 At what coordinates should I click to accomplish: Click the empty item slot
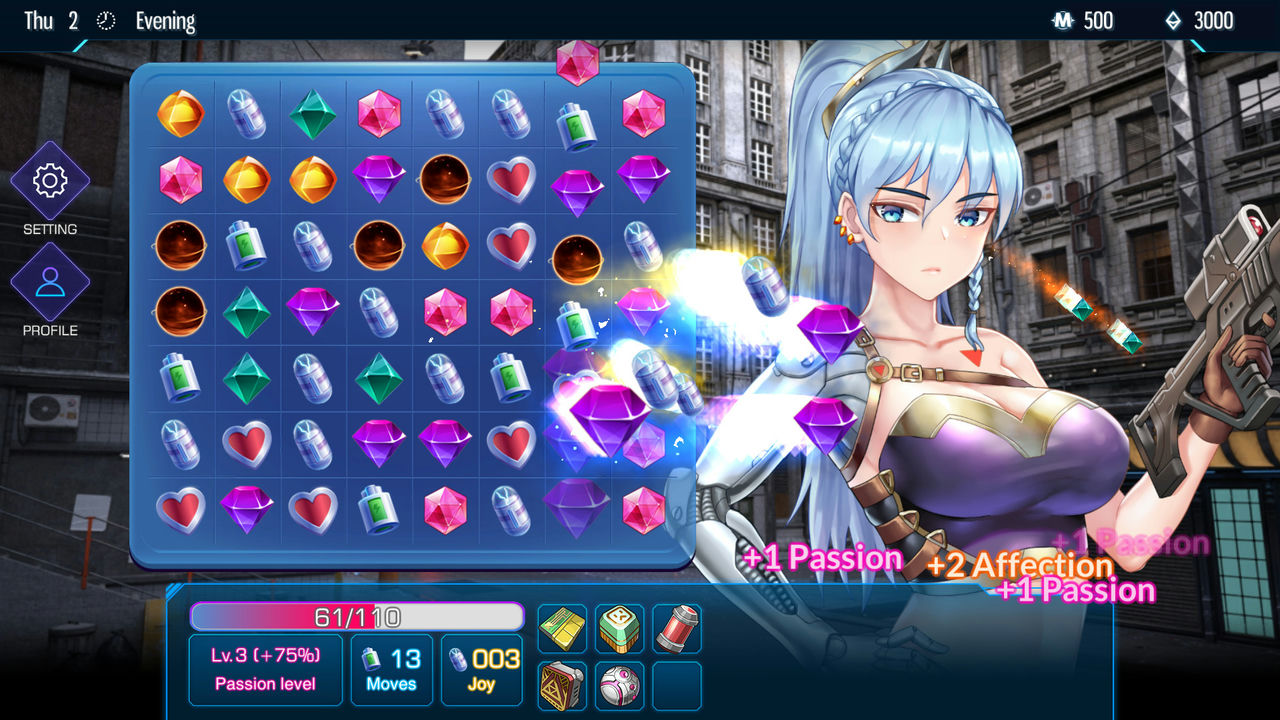point(676,686)
